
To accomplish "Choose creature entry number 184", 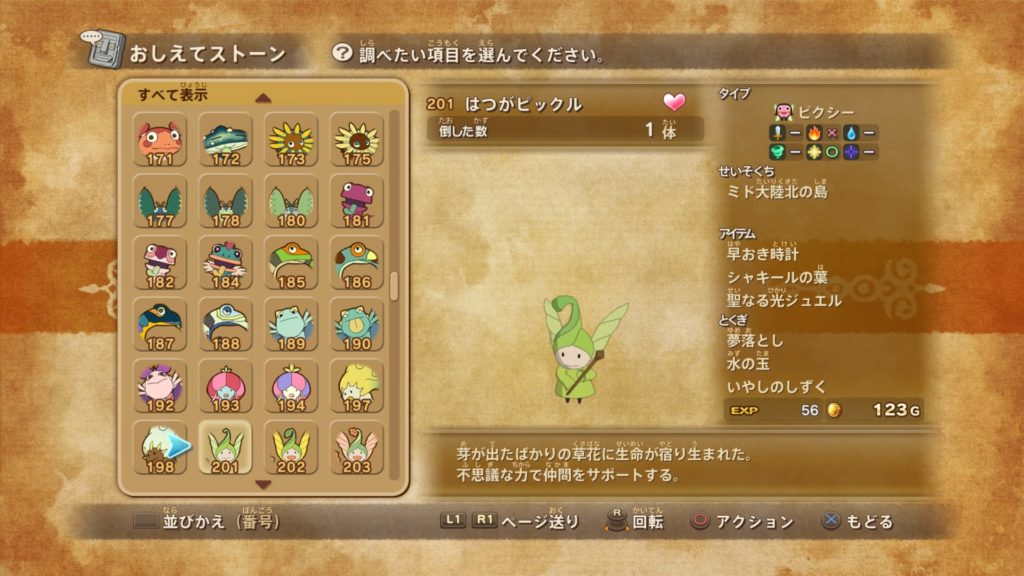I will 225,262.
